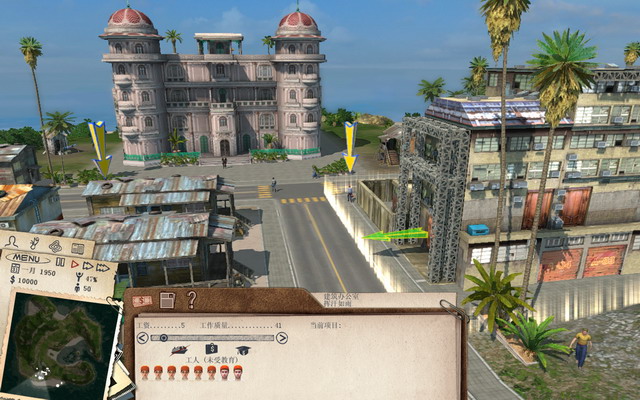The height and width of the screenshot is (400, 640).
Task: Select the first worker portrait
Action: (x=145, y=372)
